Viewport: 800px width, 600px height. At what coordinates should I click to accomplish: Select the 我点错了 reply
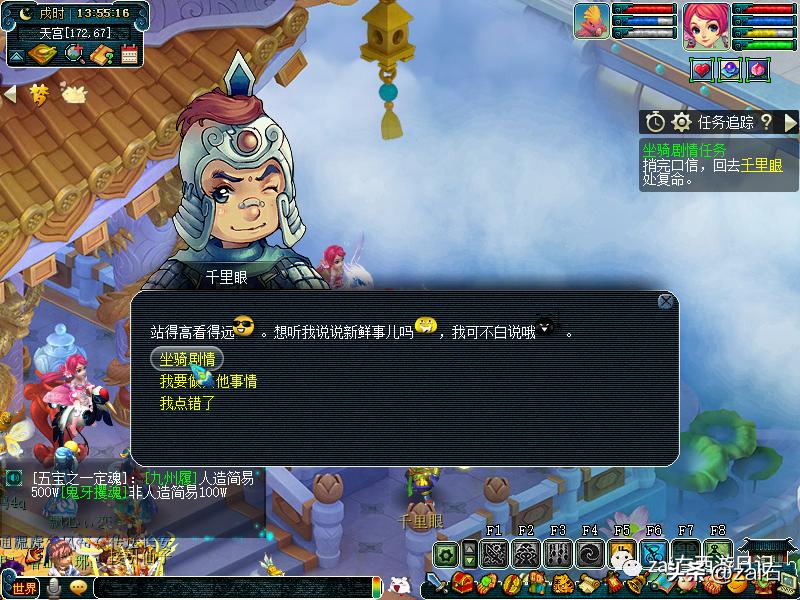click(x=187, y=403)
